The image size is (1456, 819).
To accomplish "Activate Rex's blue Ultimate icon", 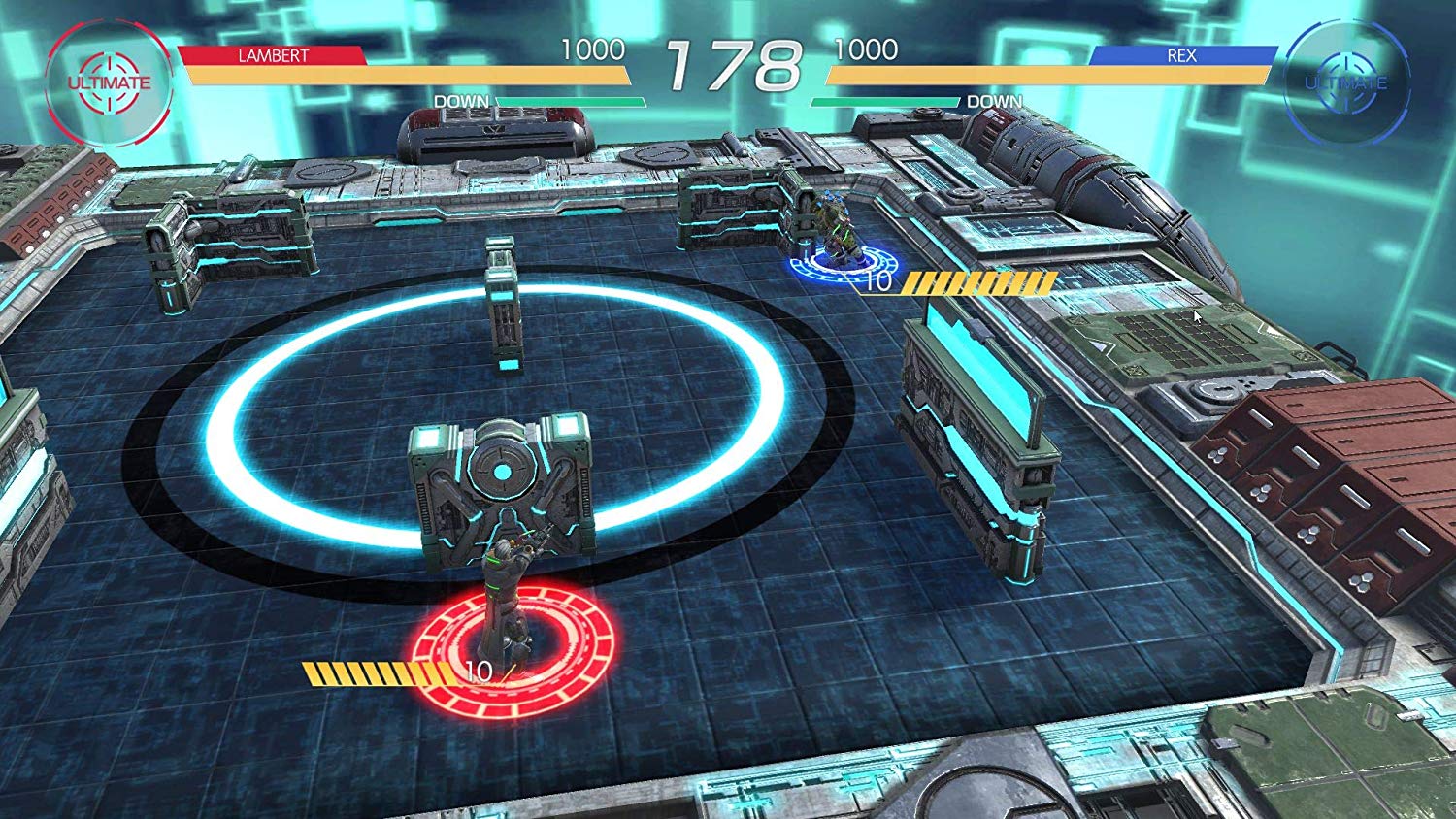I will pyautogui.click(x=1345, y=82).
